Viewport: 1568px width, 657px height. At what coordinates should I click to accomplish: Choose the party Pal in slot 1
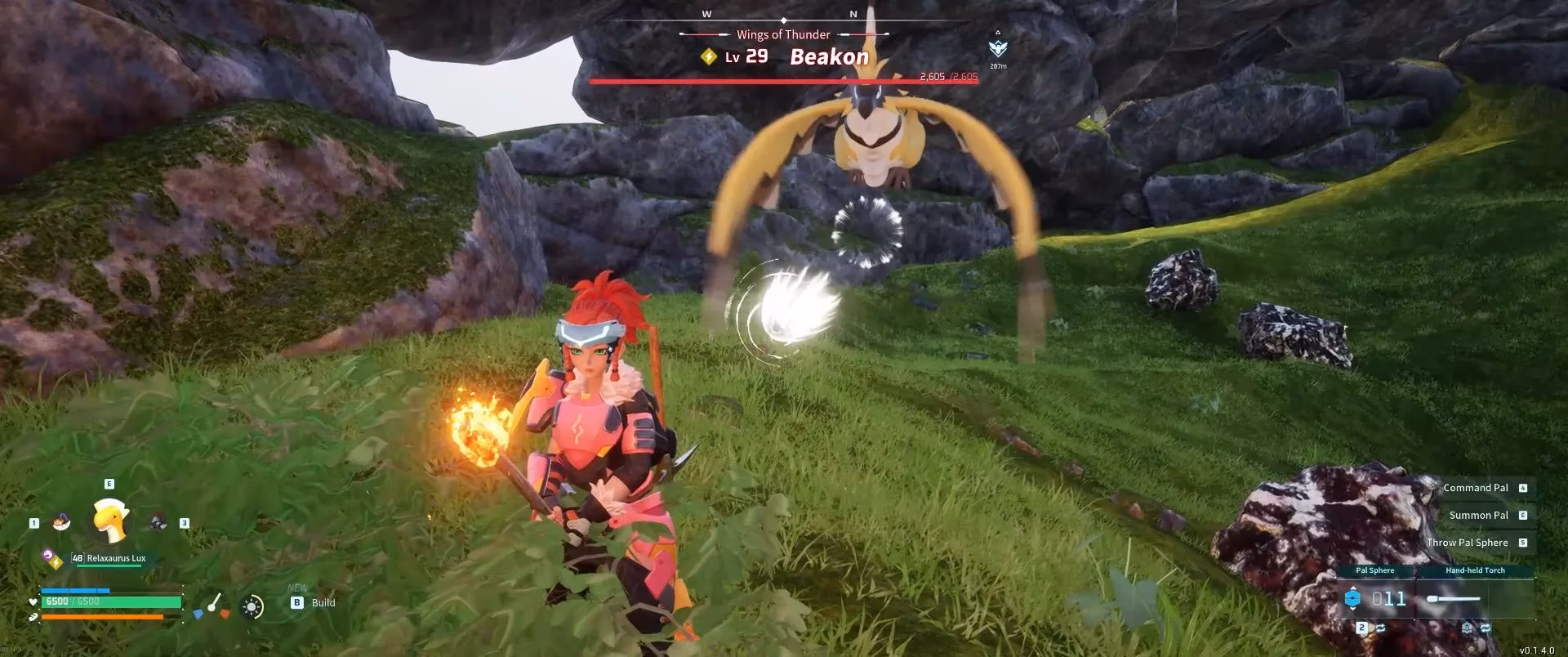click(60, 521)
